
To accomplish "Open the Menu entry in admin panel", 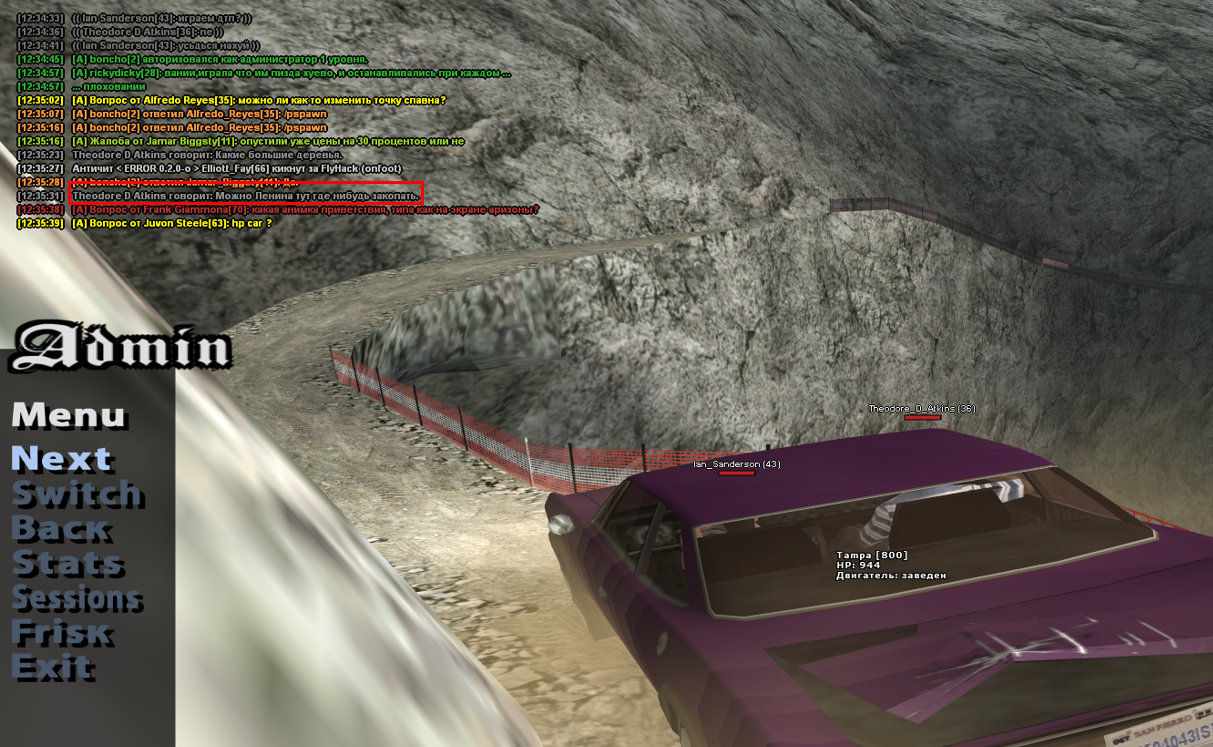I will pos(68,415).
